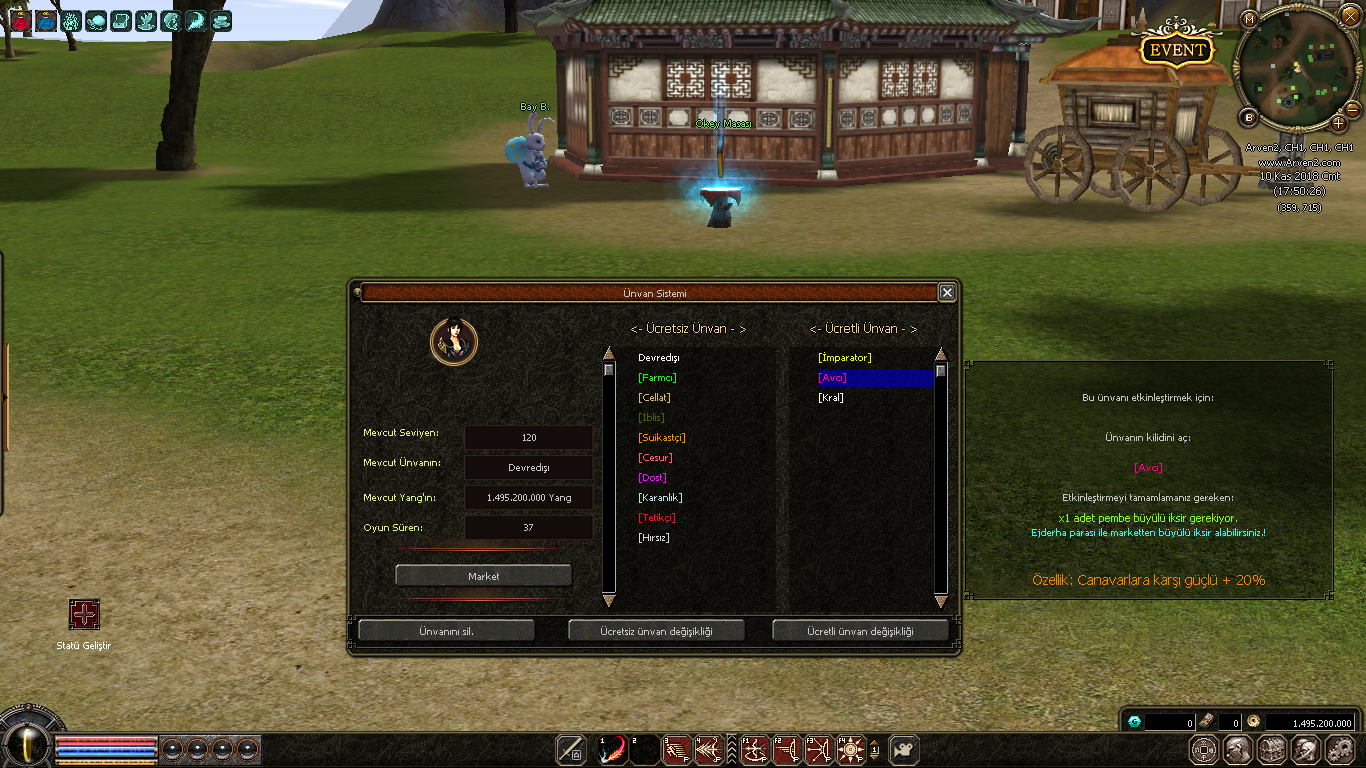Choose the paid [Kral] title
This screenshot has width=1366, height=768.
[x=830, y=398]
